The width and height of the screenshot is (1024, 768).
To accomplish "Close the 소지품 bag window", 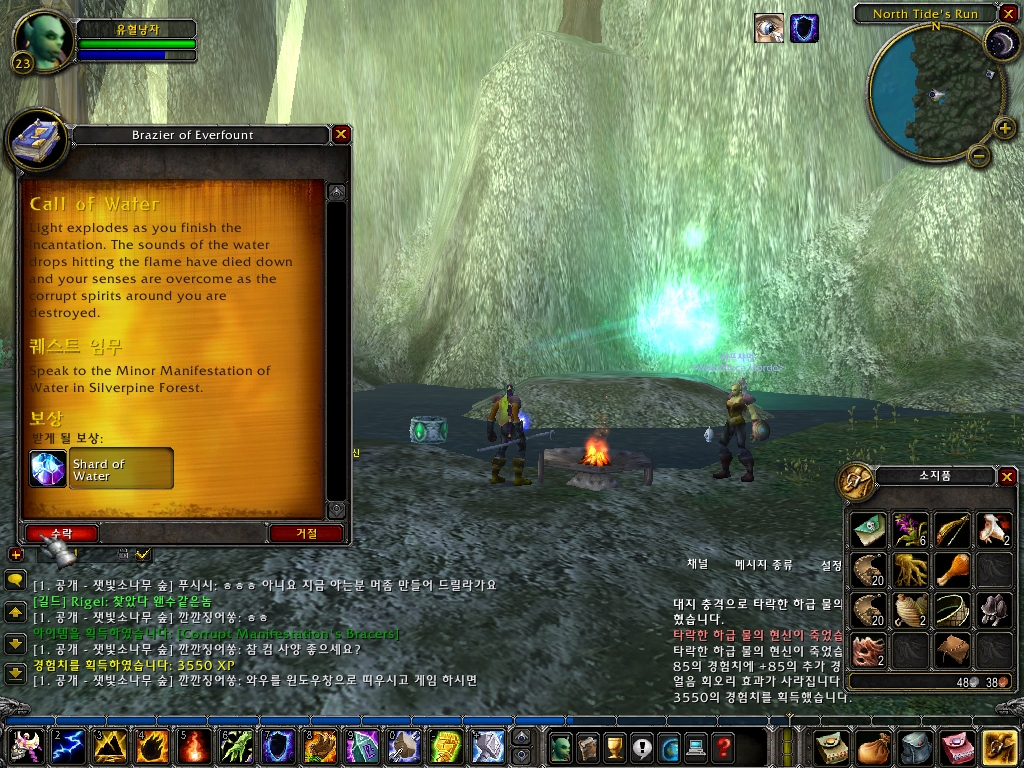I will coord(1007,477).
